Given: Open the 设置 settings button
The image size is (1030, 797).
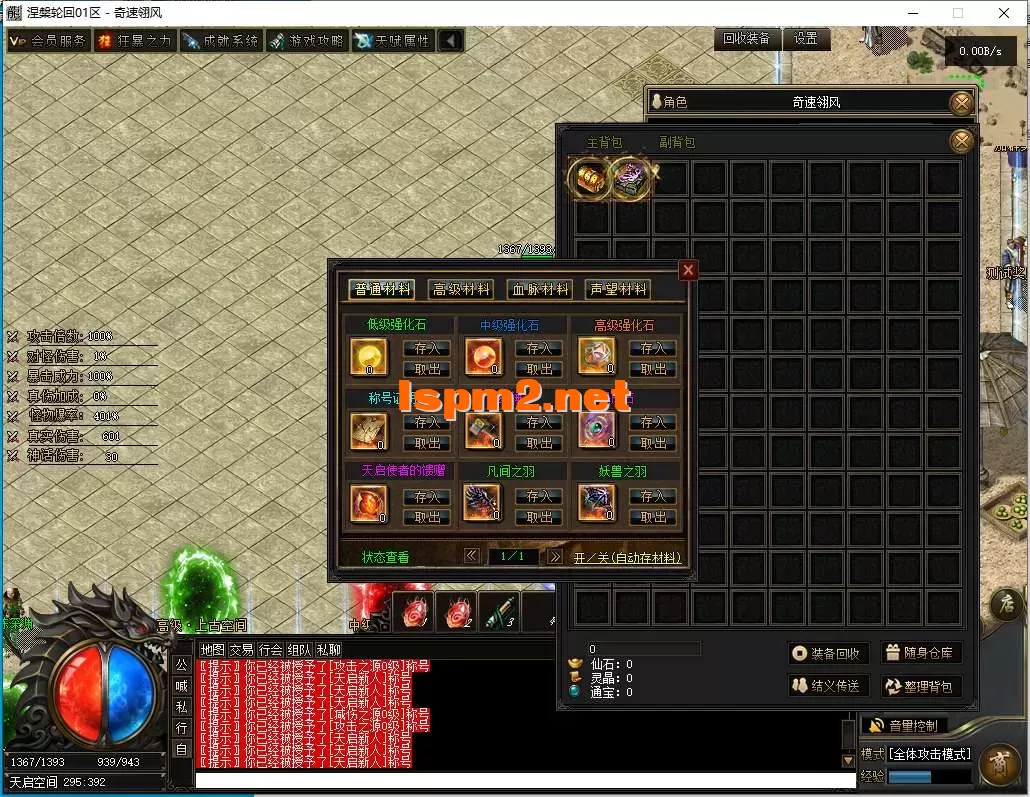Looking at the screenshot, I should (806, 39).
